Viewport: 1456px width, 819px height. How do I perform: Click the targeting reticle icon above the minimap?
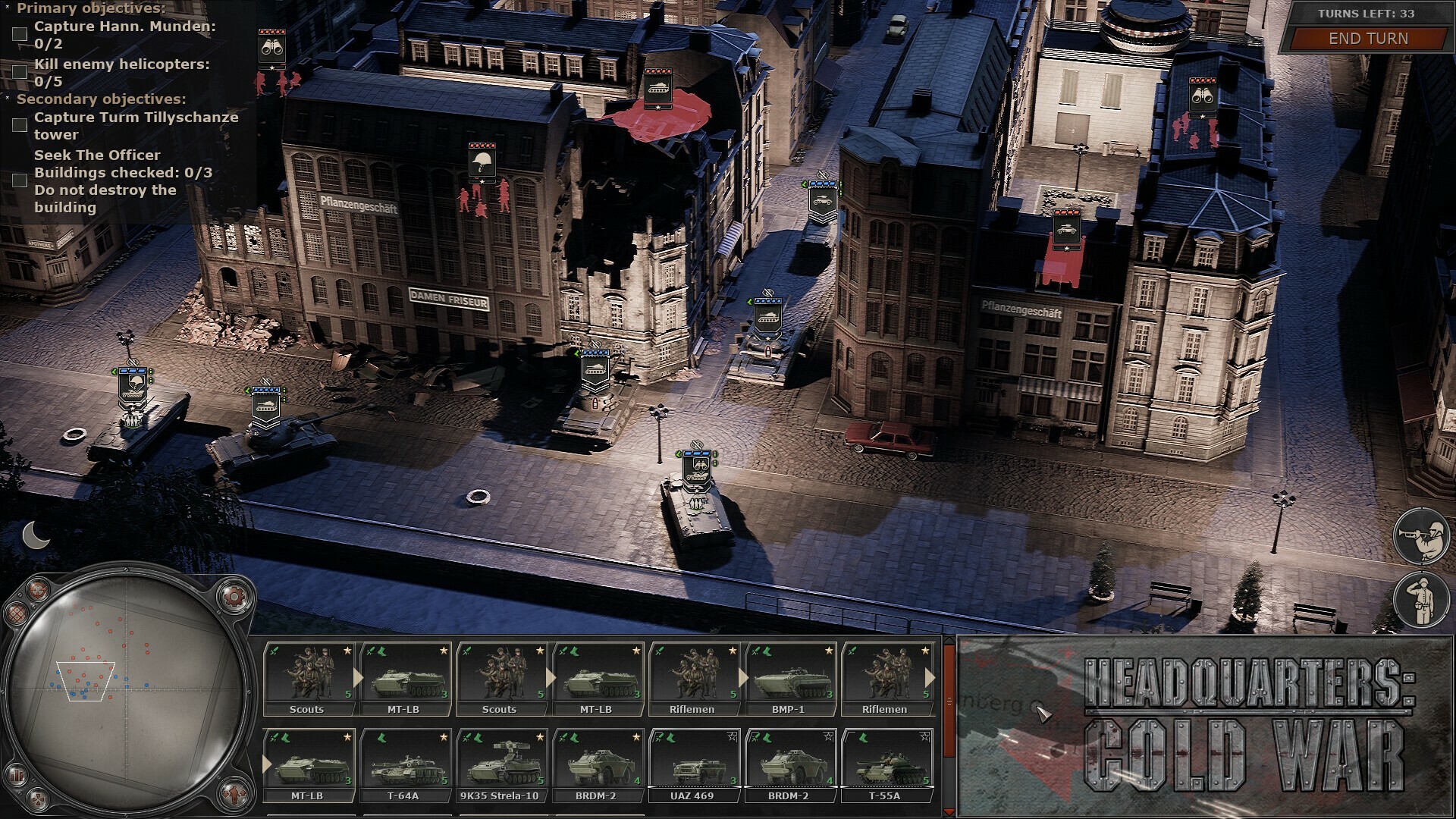(37, 591)
